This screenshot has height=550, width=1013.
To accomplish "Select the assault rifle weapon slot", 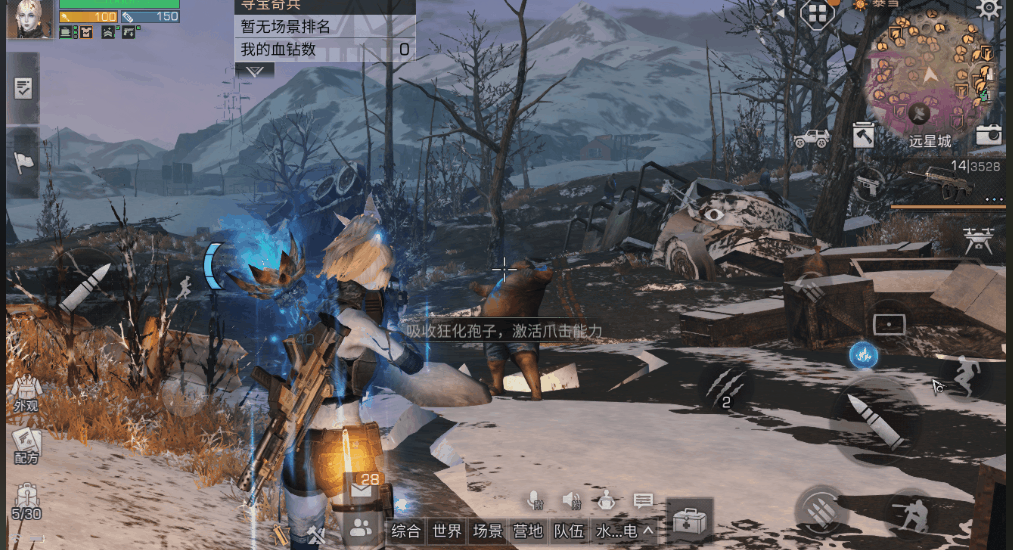I will pos(941,182).
